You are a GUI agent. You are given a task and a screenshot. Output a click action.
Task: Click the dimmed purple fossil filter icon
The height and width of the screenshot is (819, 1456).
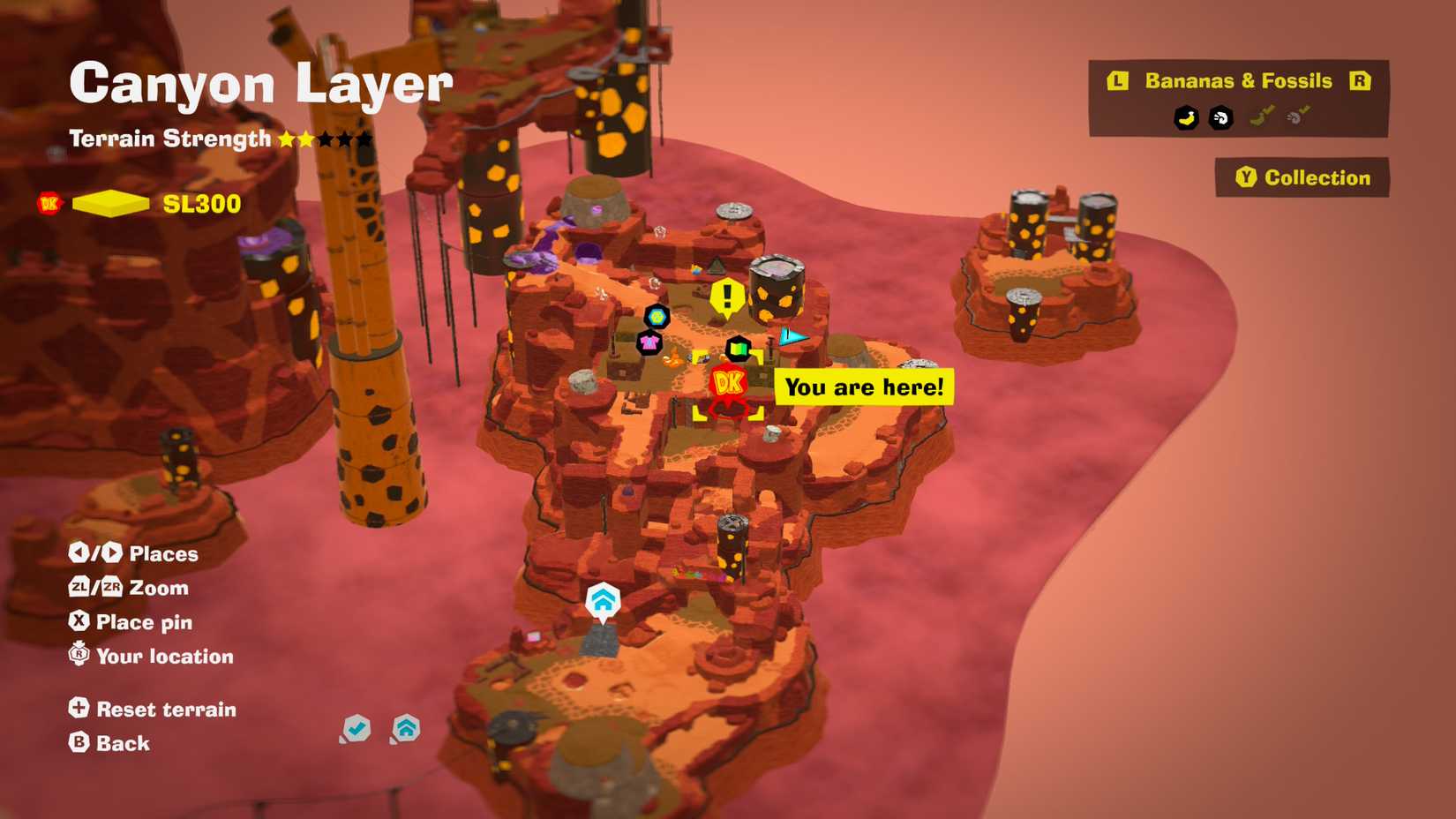1297,116
